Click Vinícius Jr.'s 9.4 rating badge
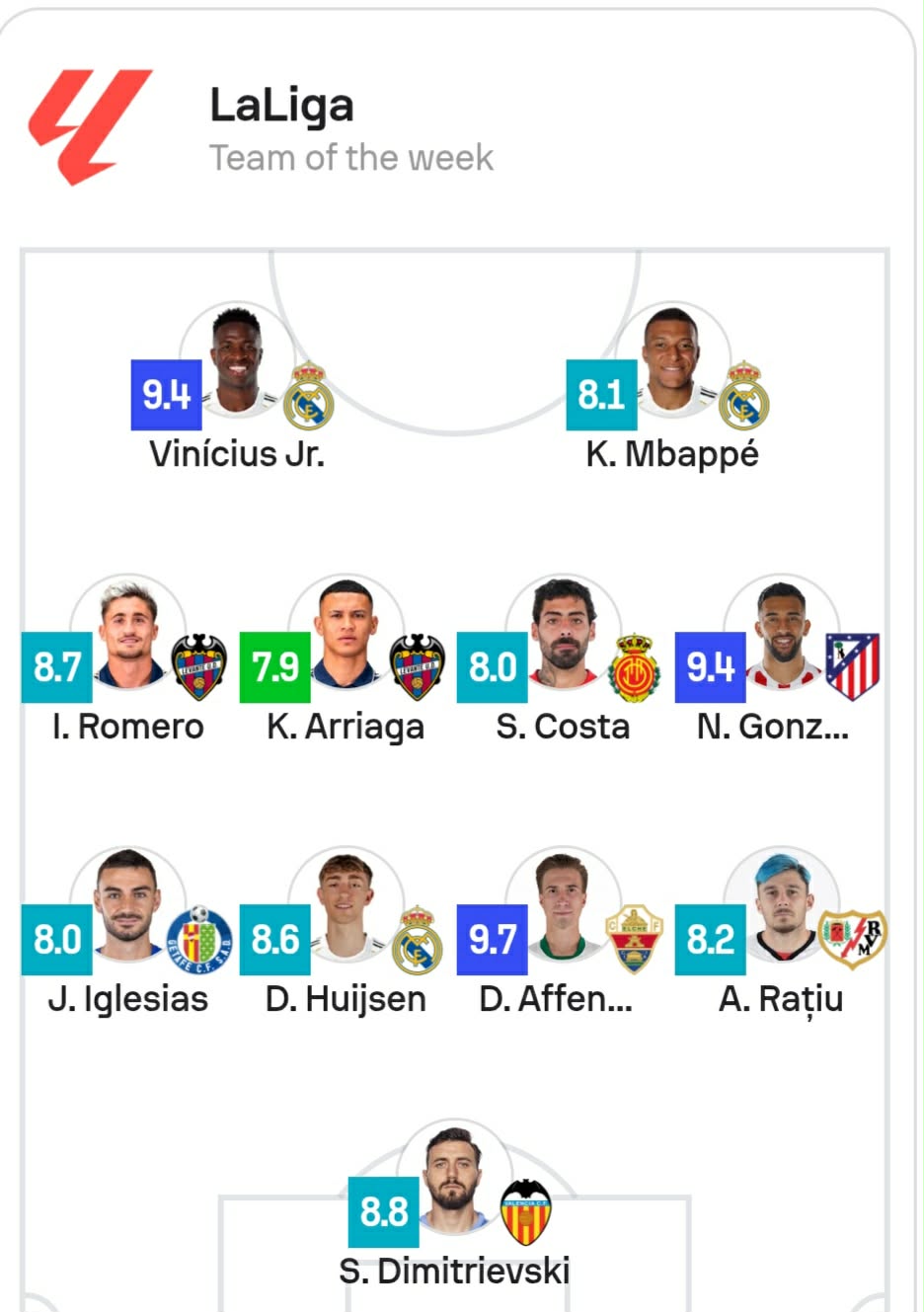Viewport: 924px width, 1312px height. (x=166, y=395)
